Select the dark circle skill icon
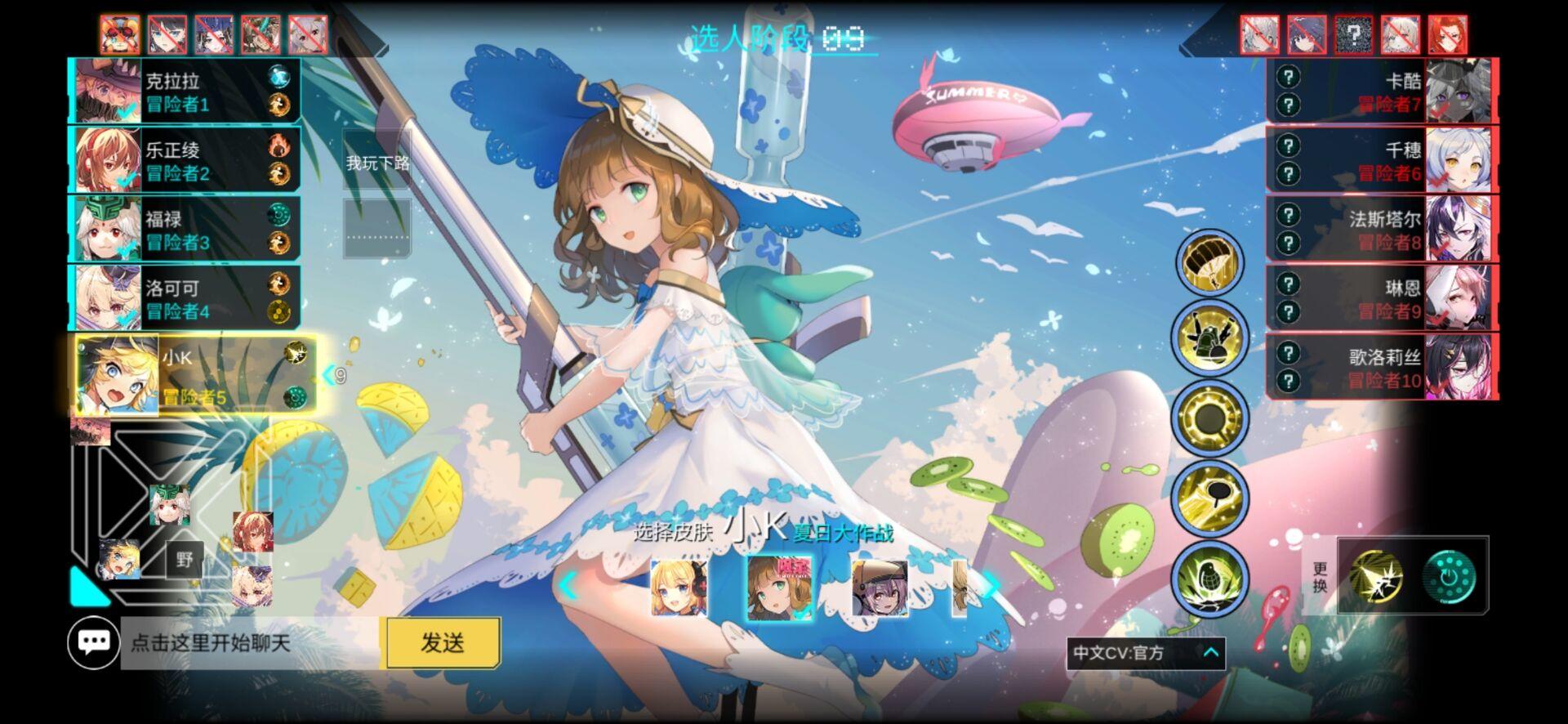Screen dimensions: 1568x724 (1209, 417)
